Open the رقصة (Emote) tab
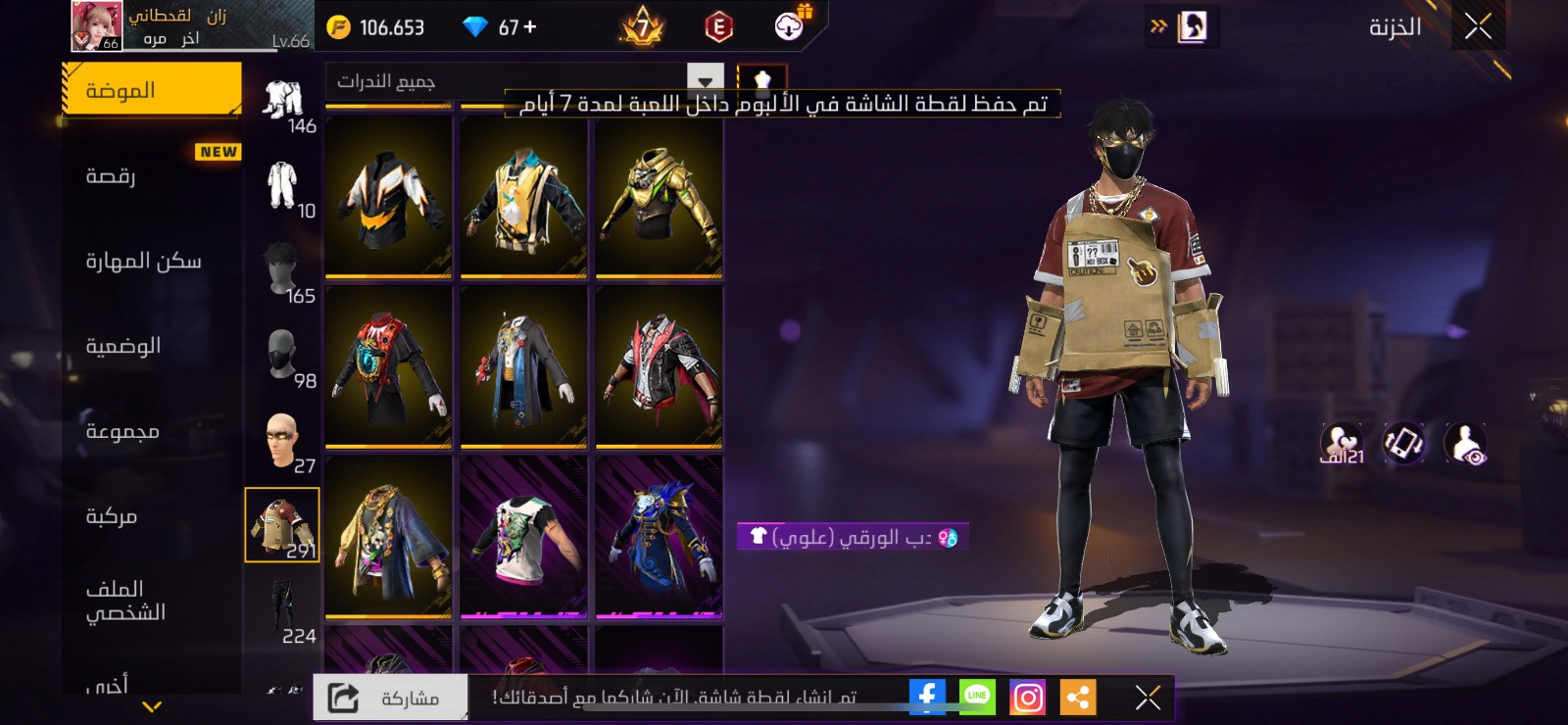 tap(152, 176)
